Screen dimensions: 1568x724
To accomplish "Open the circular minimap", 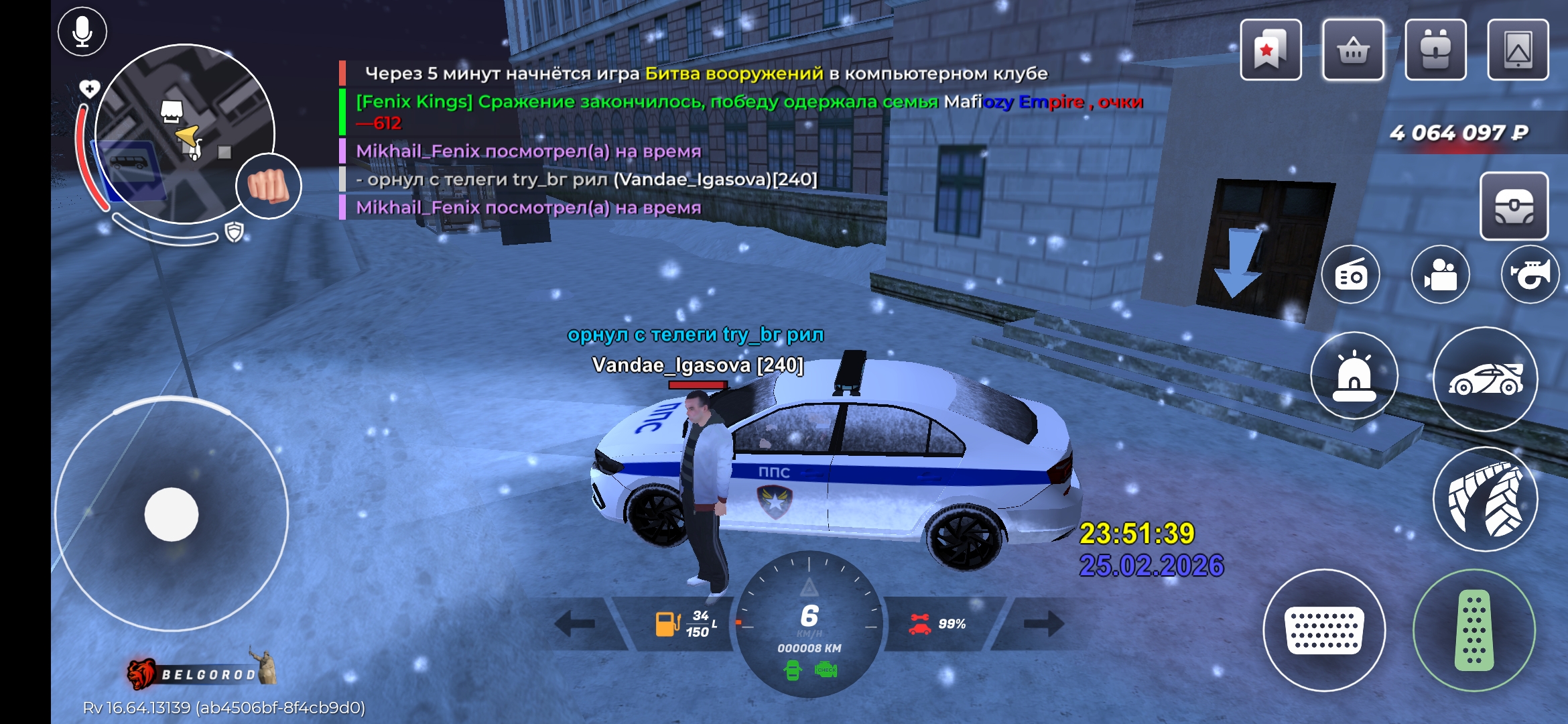I will click(184, 134).
